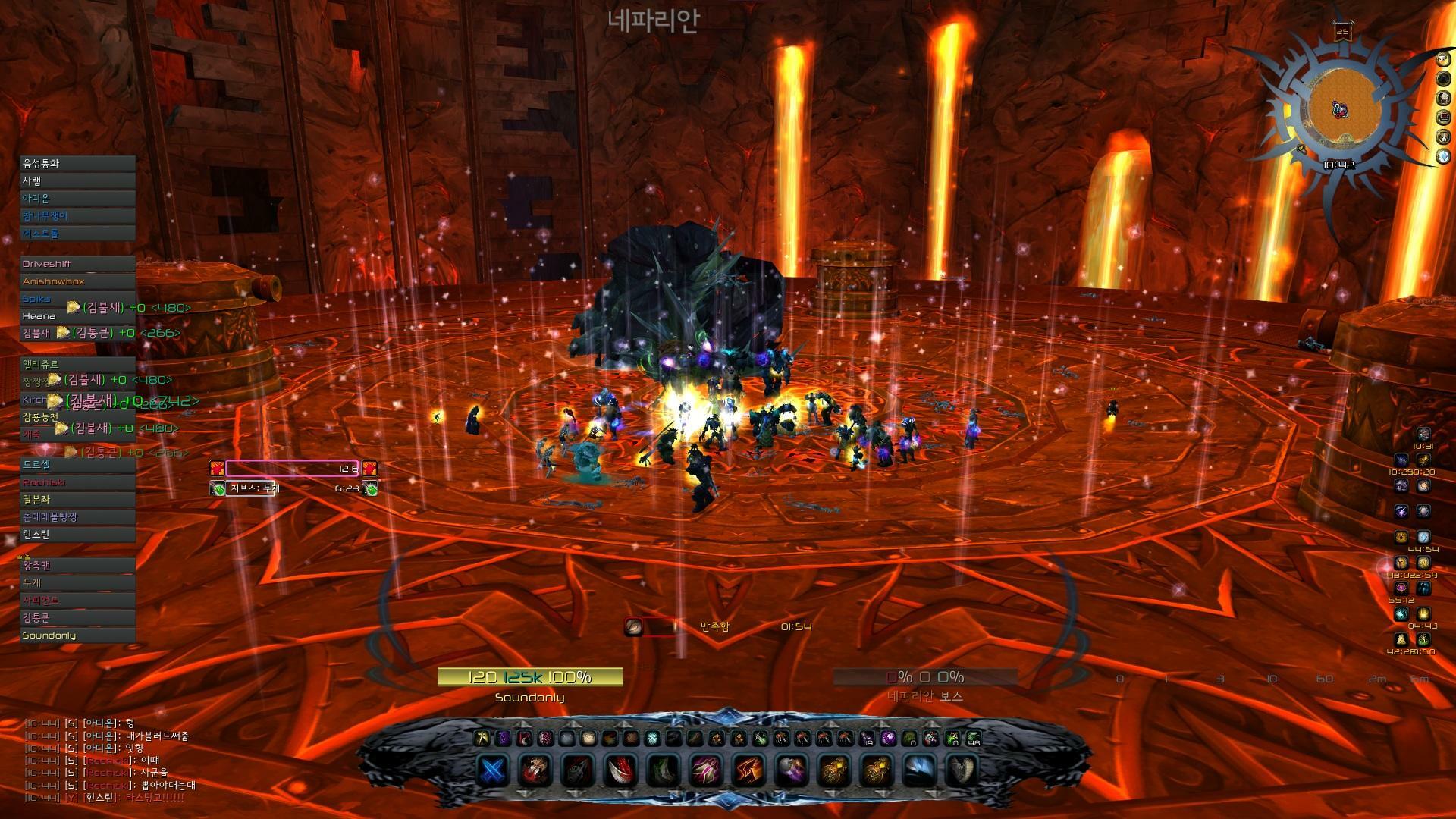Open the chat log window
Viewport: 1456px width, 819px height.
click(106, 761)
